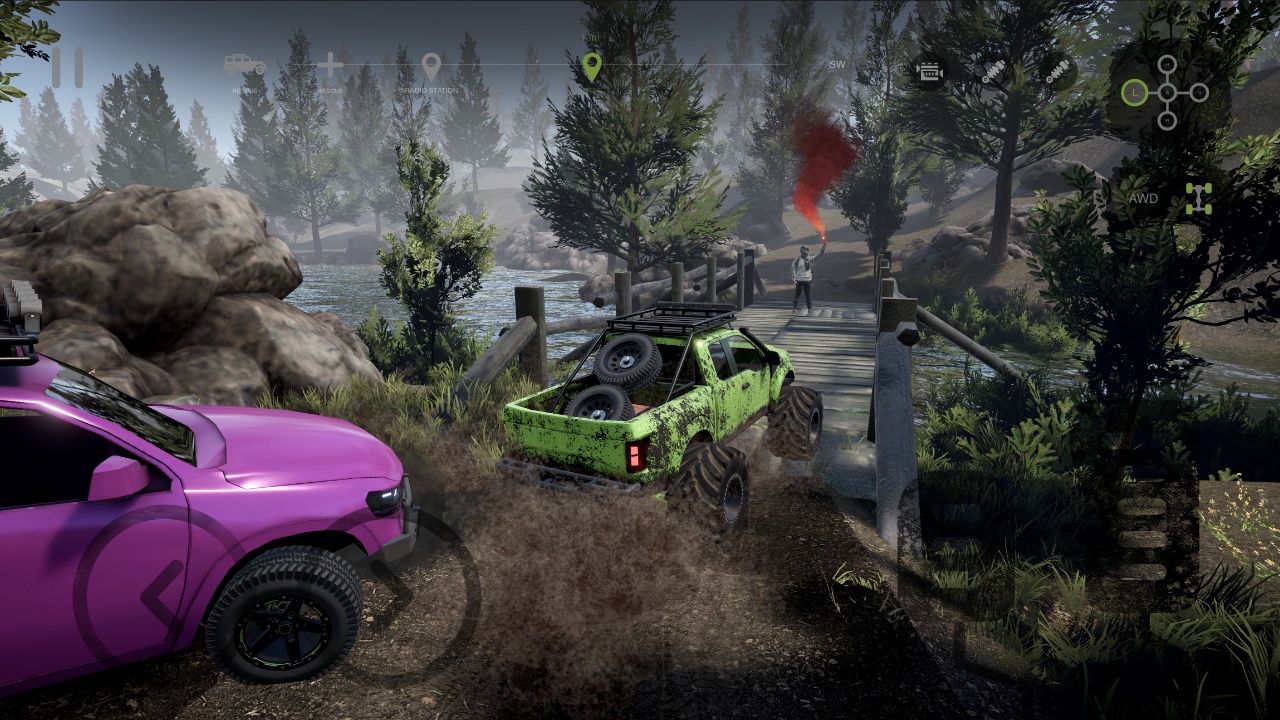The height and width of the screenshot is (720, 1280).
Task: Tap the 13m distance indicator
Action: pyautogui.click(x=590, y=38)
